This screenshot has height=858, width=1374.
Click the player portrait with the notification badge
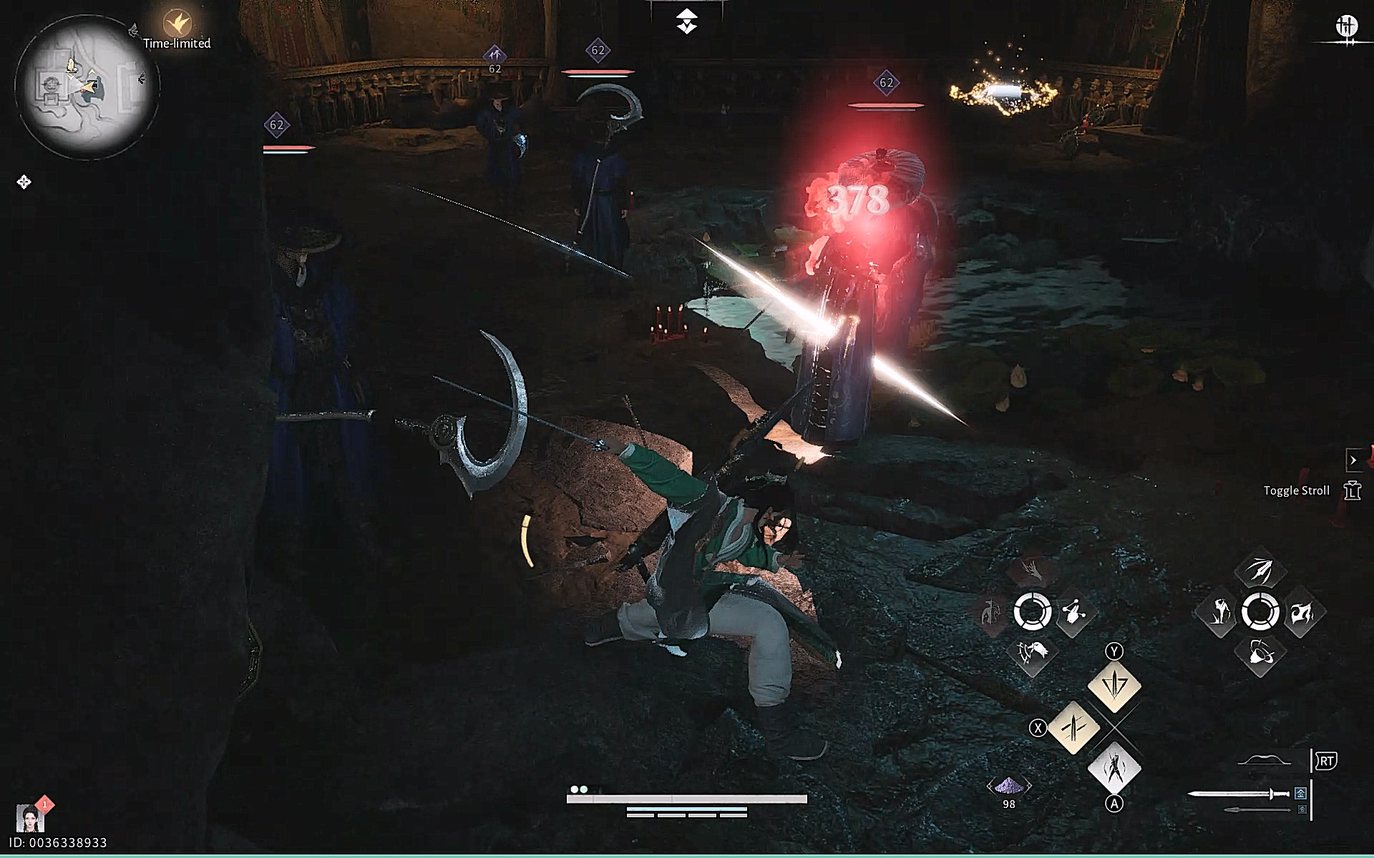pyautogui.click(x=30, y=817)
